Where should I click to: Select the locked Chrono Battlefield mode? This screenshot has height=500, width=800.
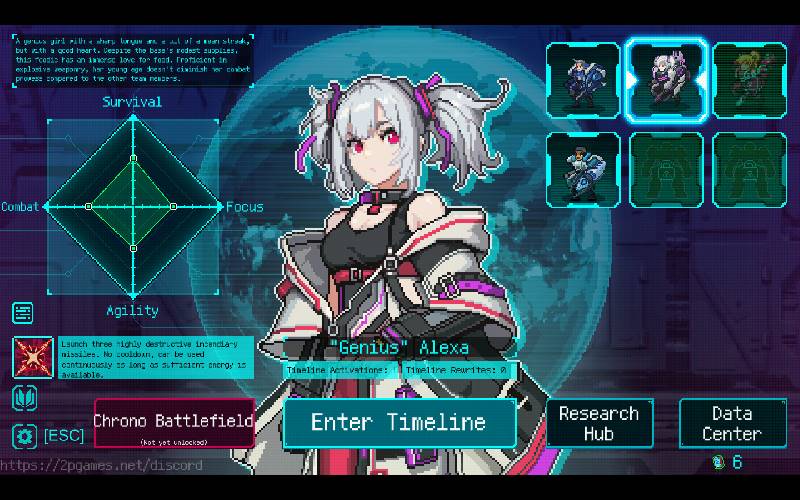coord(174,423)
